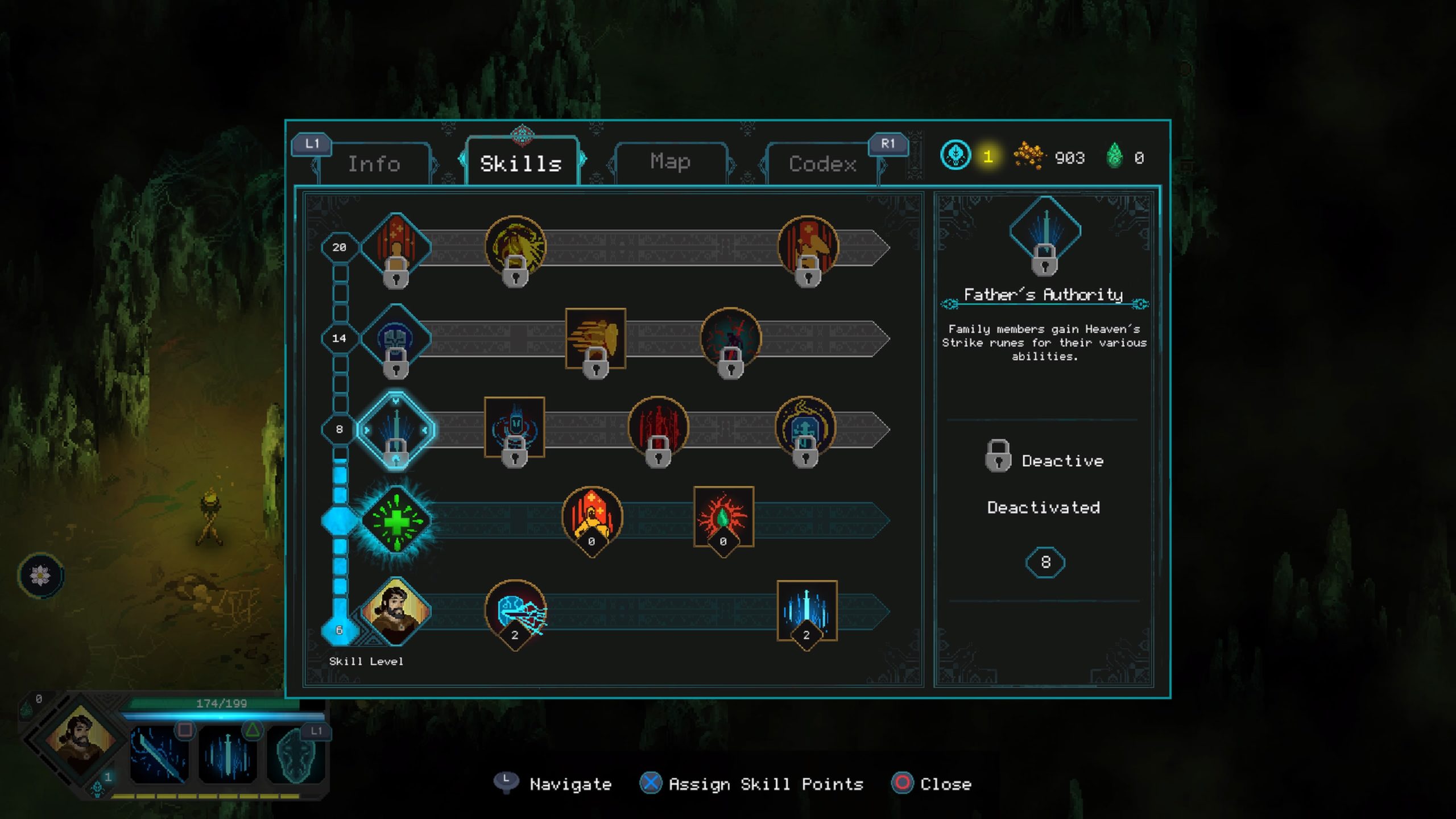Image resolution: width=1456 pixels, height=819 pixels.
Task: Switch to the Codex tab
Action: (822, 164)
